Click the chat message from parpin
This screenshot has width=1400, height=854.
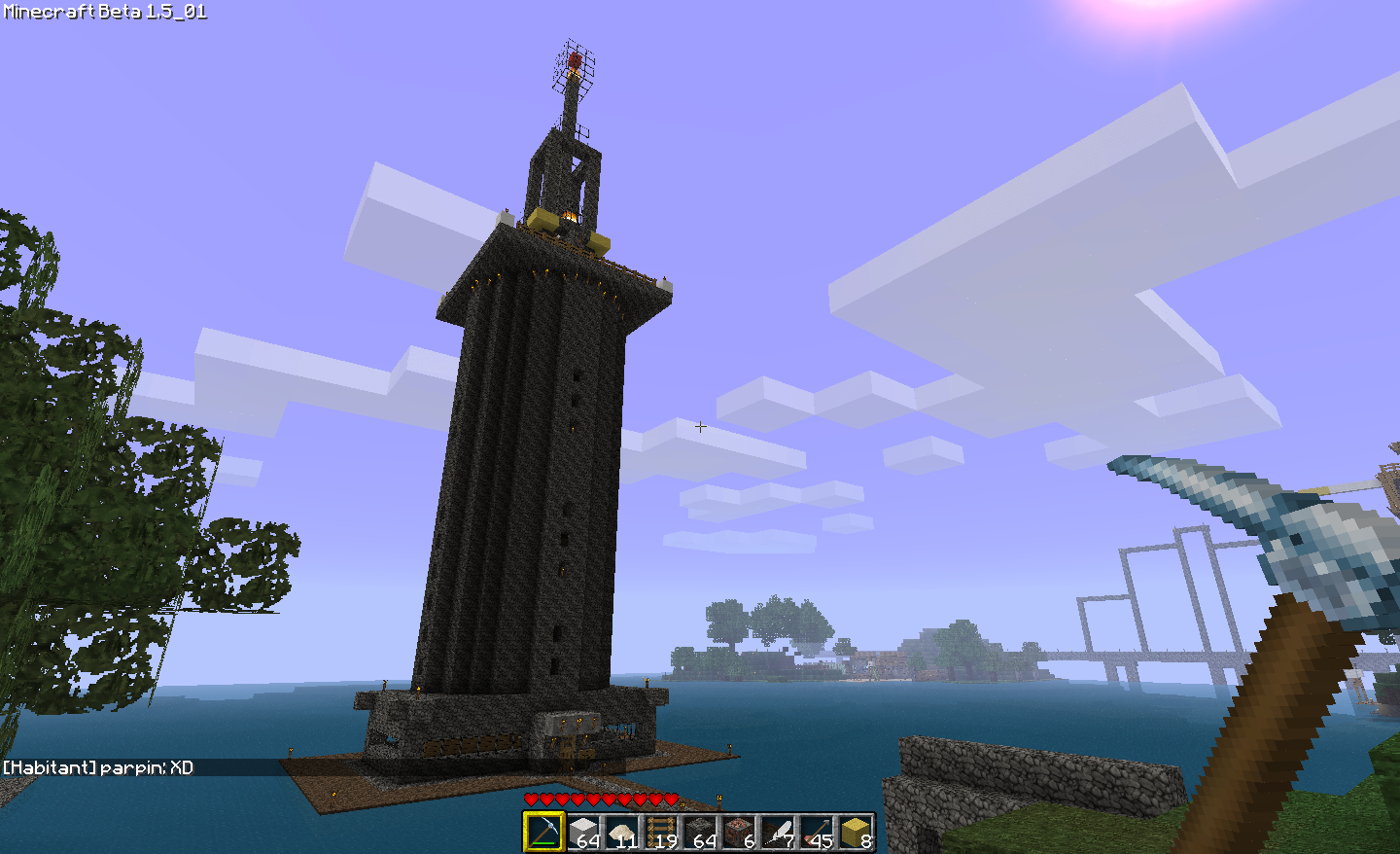tap(98, 767)
